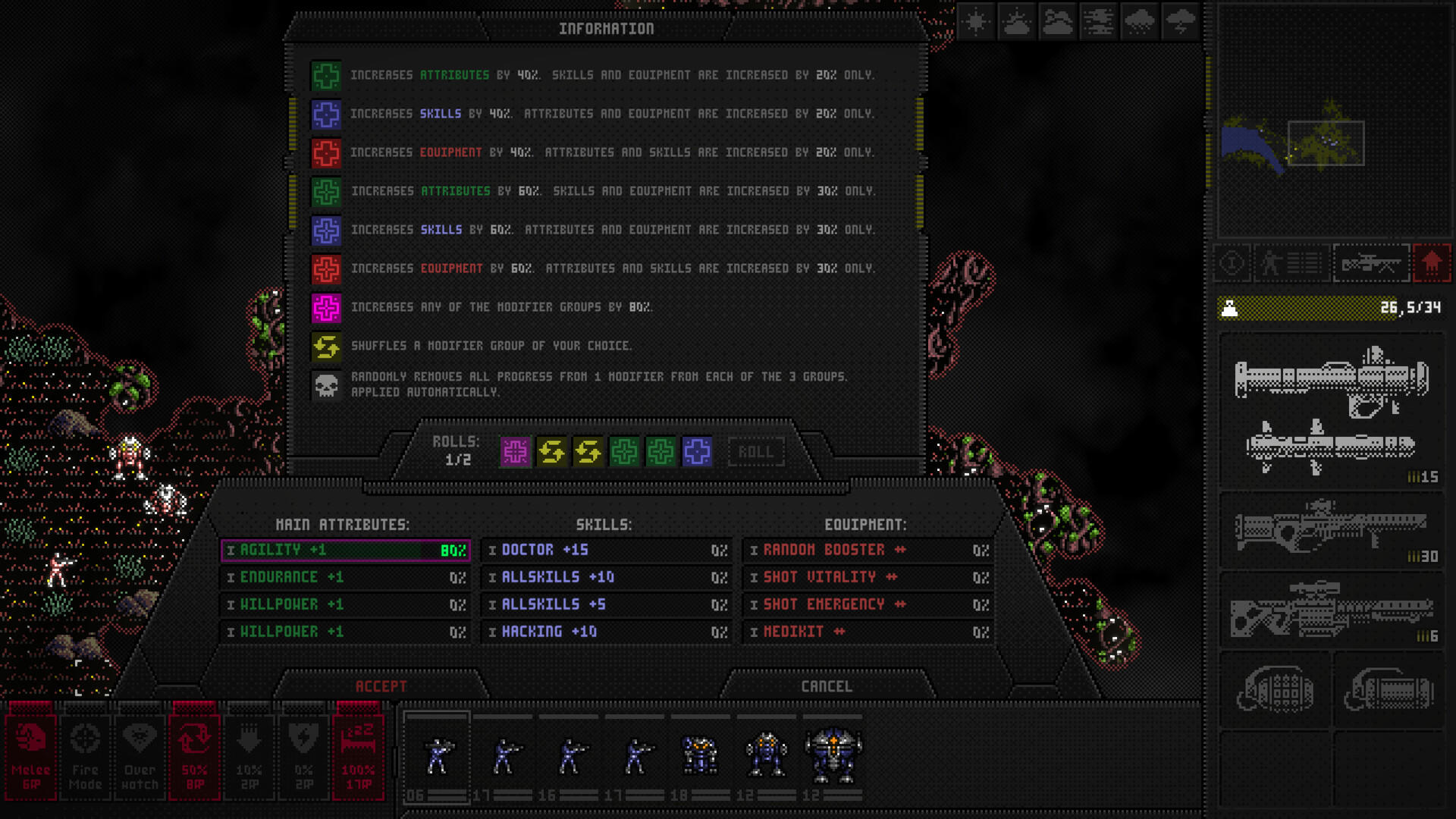Switch to the Information tab

click(607, 30)
